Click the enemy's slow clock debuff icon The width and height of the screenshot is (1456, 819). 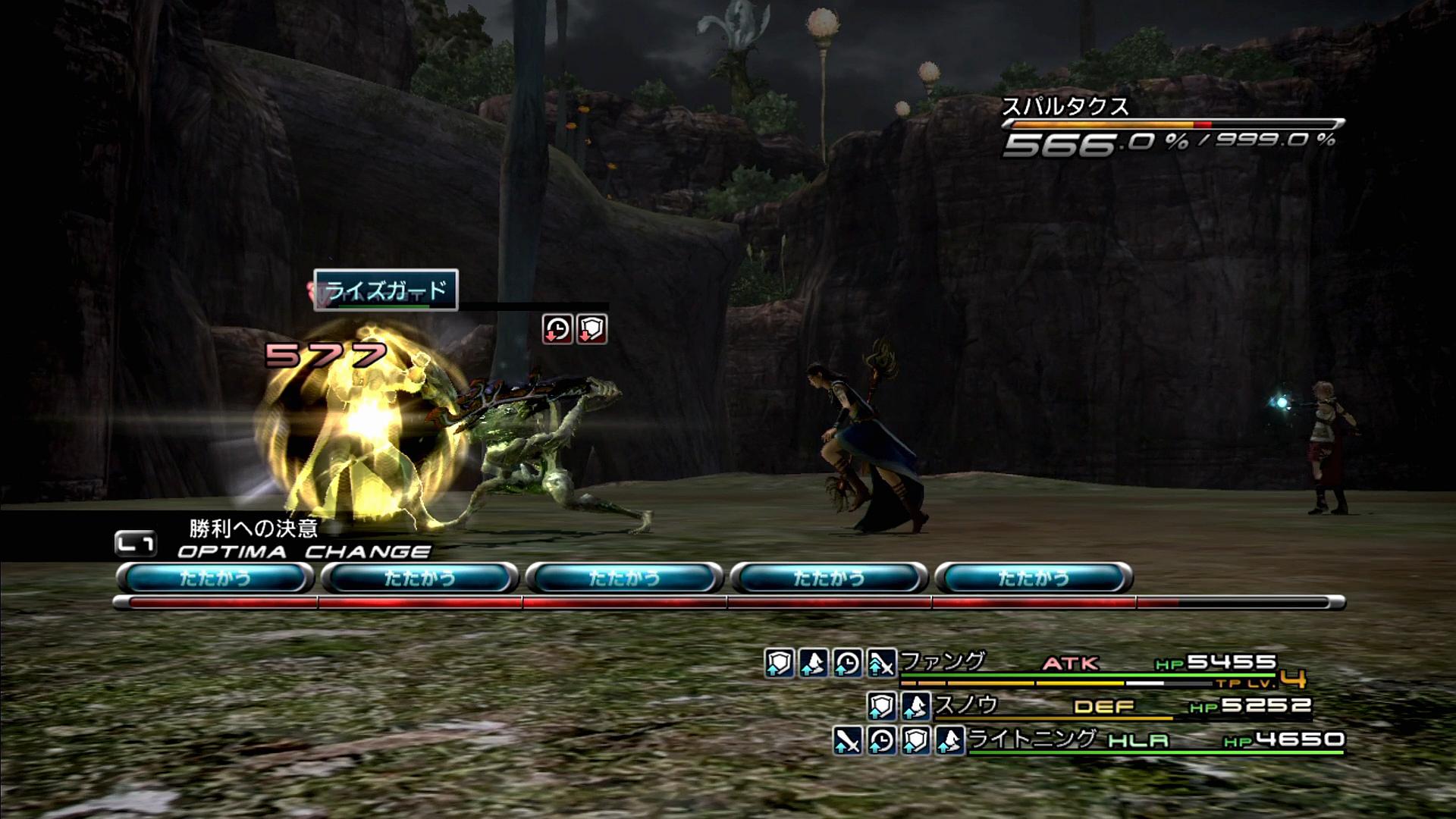(557, 329)
